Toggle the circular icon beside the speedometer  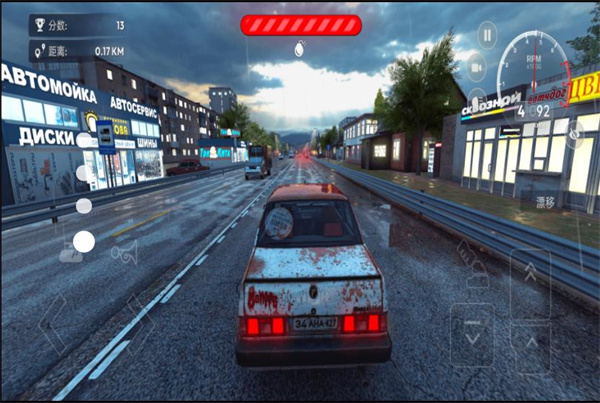click(x=574, y=134)
